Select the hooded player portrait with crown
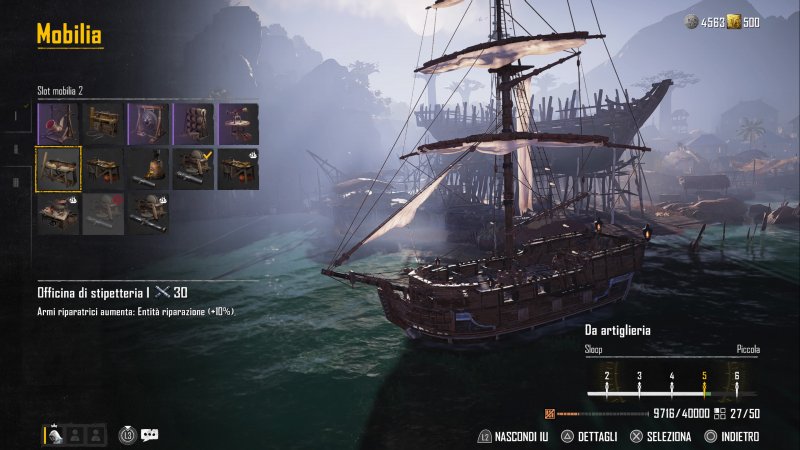800x450 pixels. click(55, 435)
